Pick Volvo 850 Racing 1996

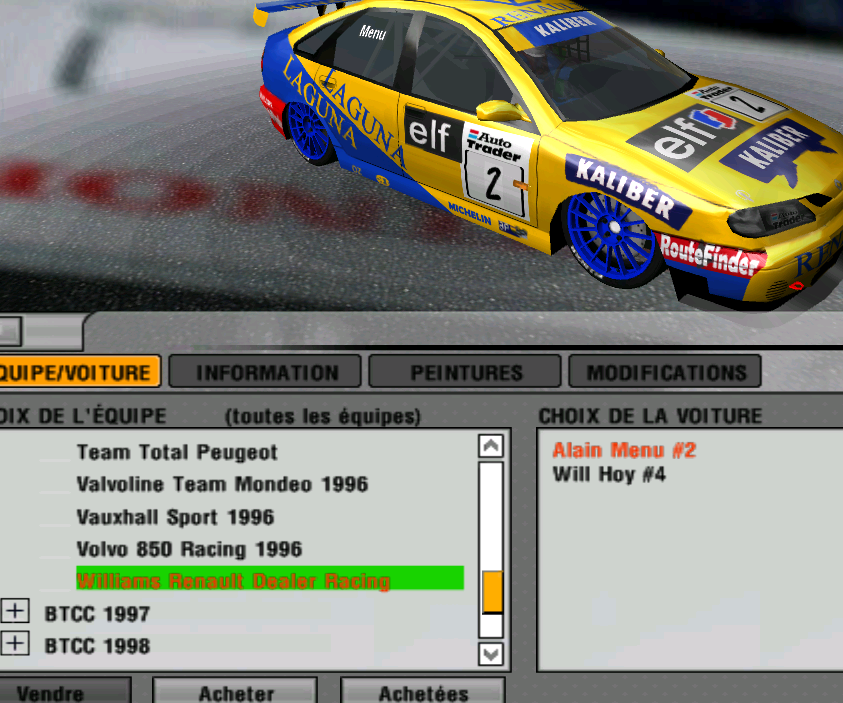click(x=189, y=549)
